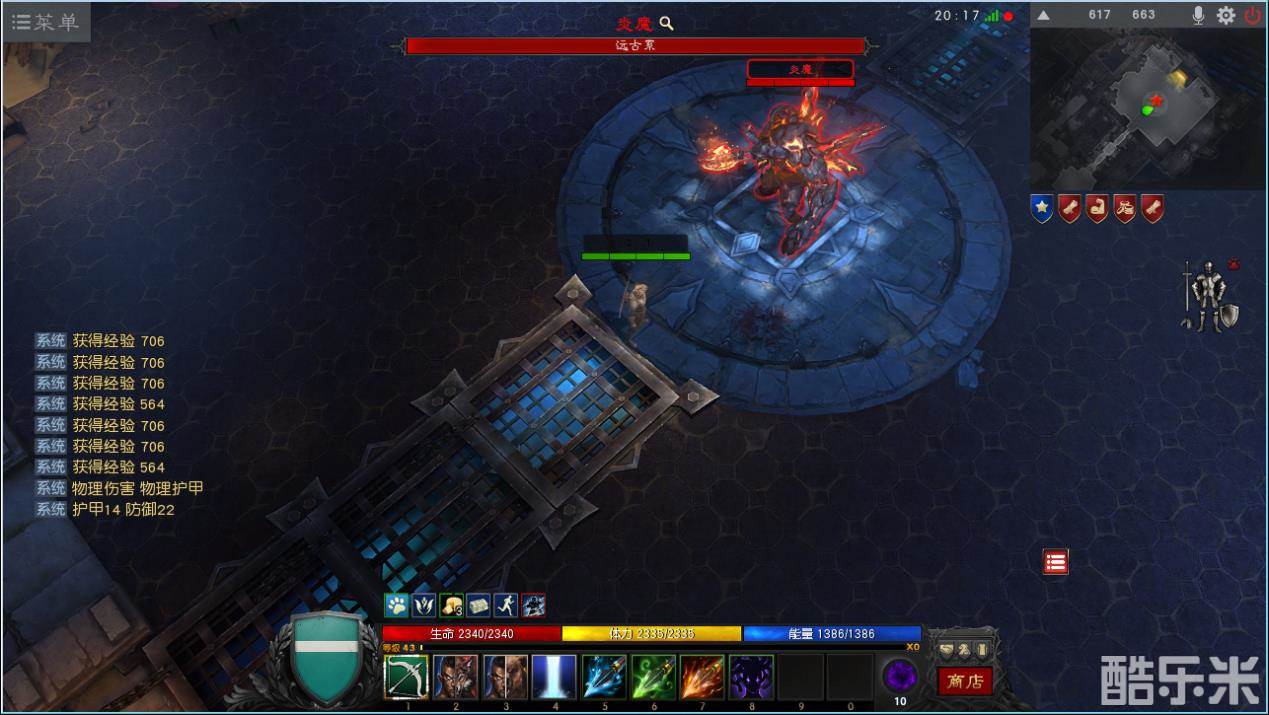Select the bow attack skill in slot 1

pyautogui.click(x=406, y=677)
